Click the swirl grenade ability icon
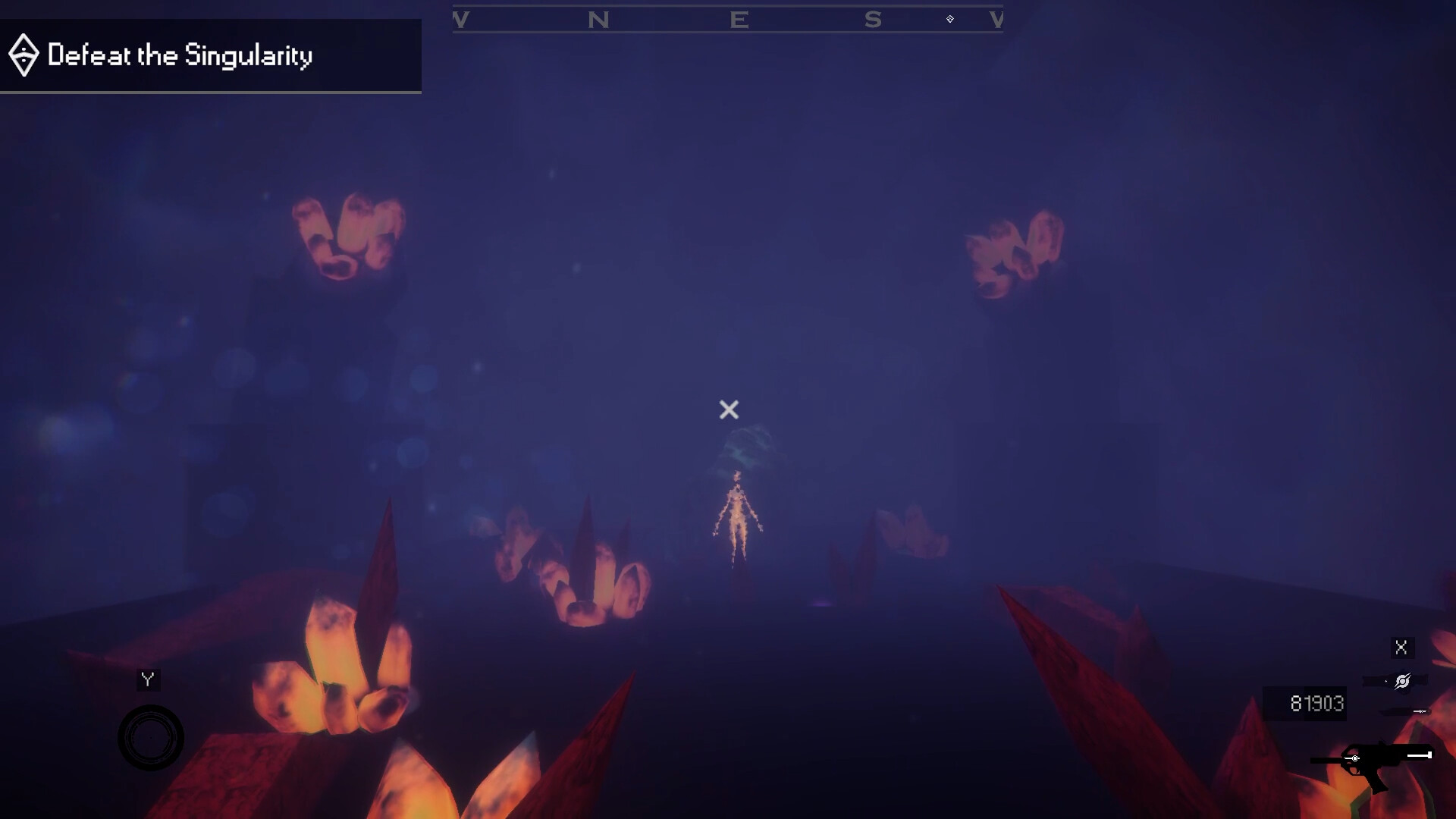This screenshot has width=1456, height=819. (x=1402, y=679)
